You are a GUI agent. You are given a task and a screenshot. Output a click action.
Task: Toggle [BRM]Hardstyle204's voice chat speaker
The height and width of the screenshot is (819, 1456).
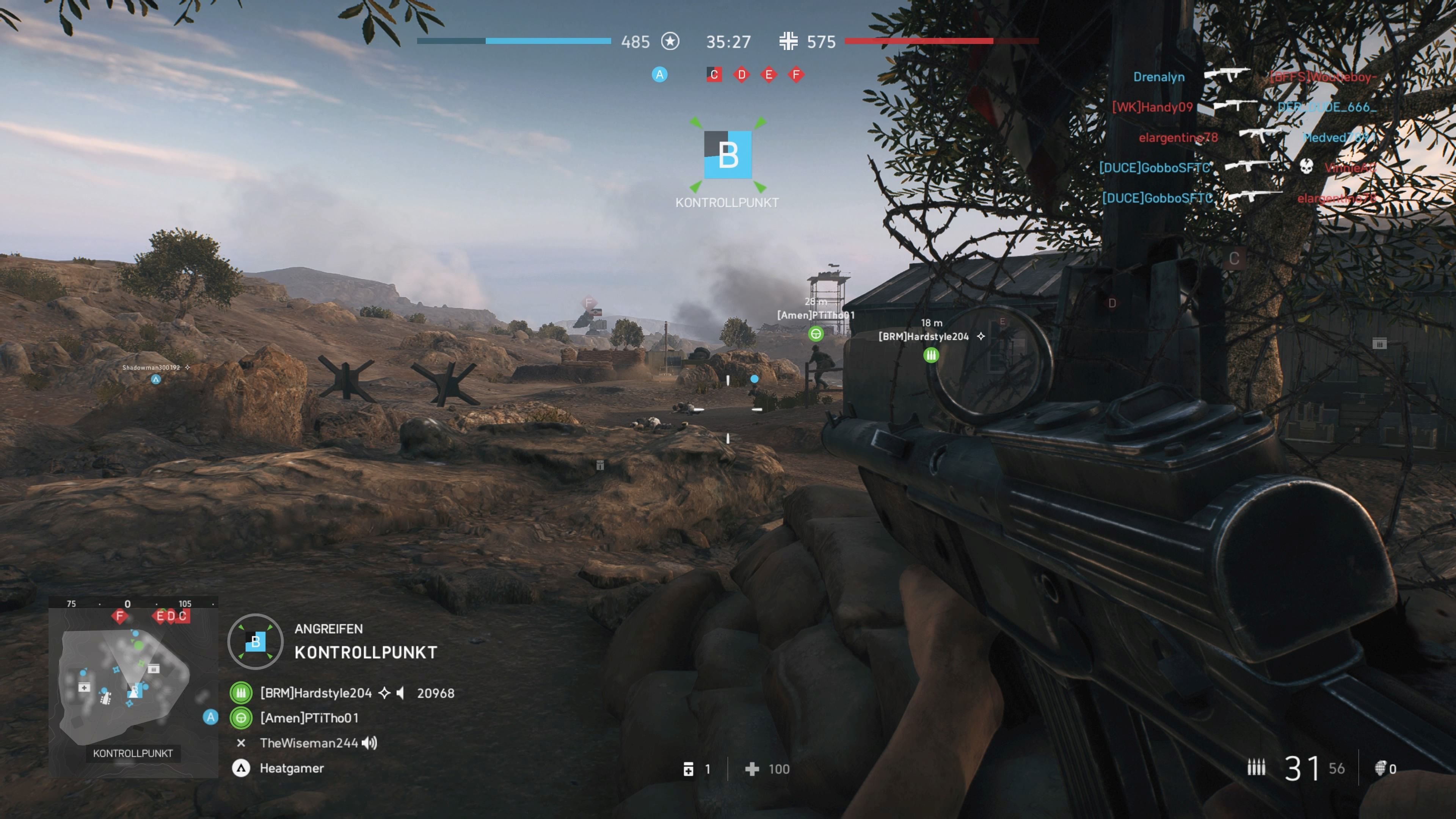(x=401, y=693)
